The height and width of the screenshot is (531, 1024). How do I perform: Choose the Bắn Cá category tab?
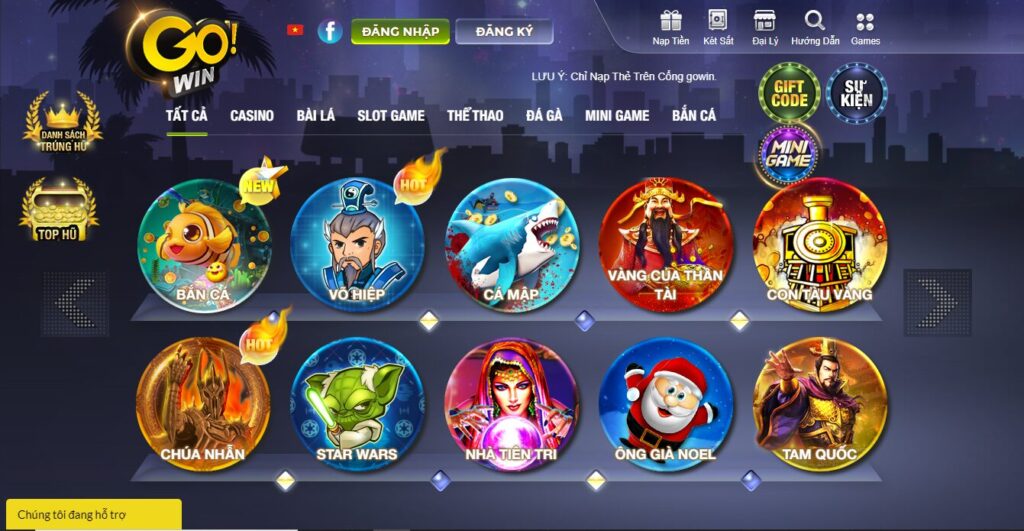point(694,116)
